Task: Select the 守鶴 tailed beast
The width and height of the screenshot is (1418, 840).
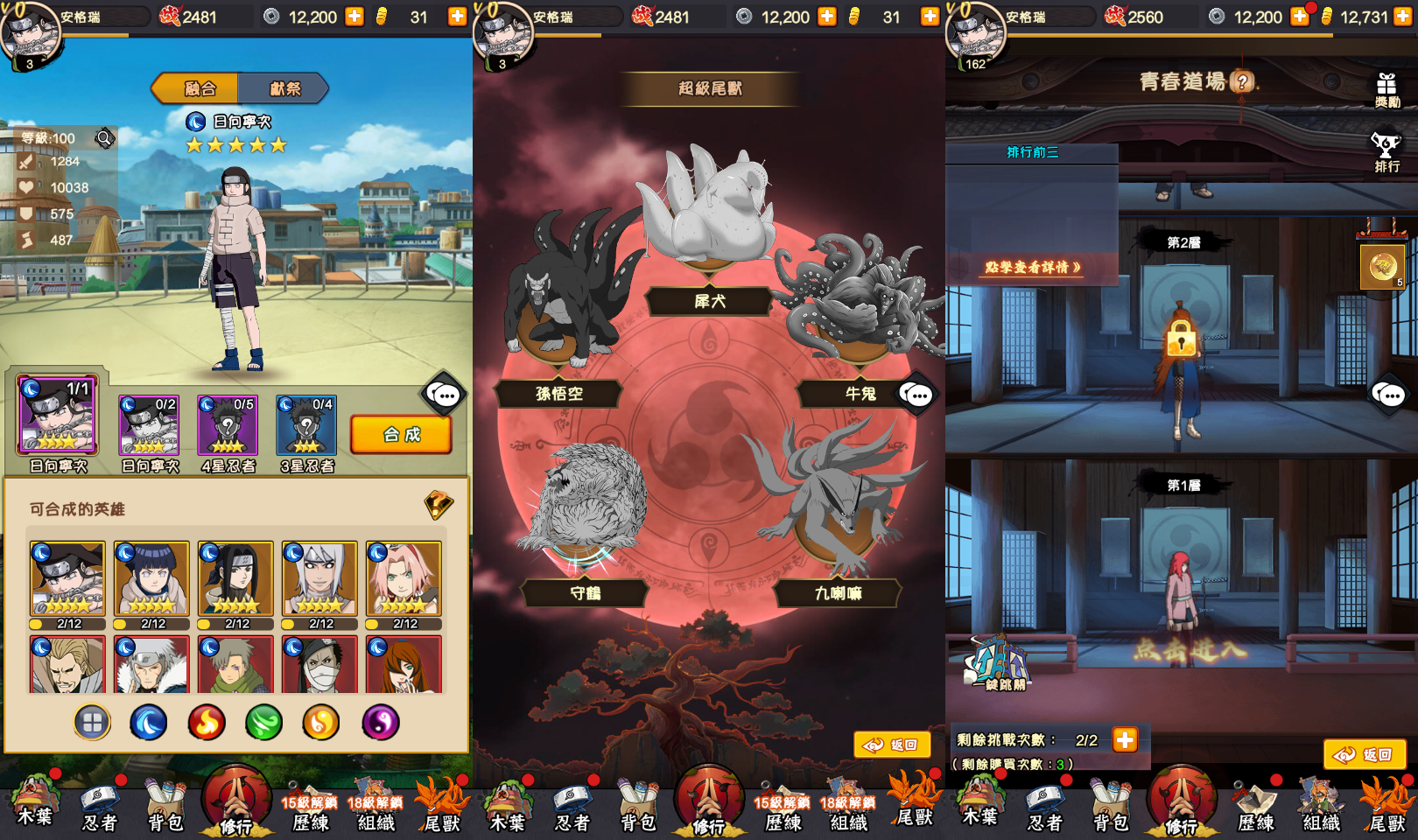Action: pos(585,593)
